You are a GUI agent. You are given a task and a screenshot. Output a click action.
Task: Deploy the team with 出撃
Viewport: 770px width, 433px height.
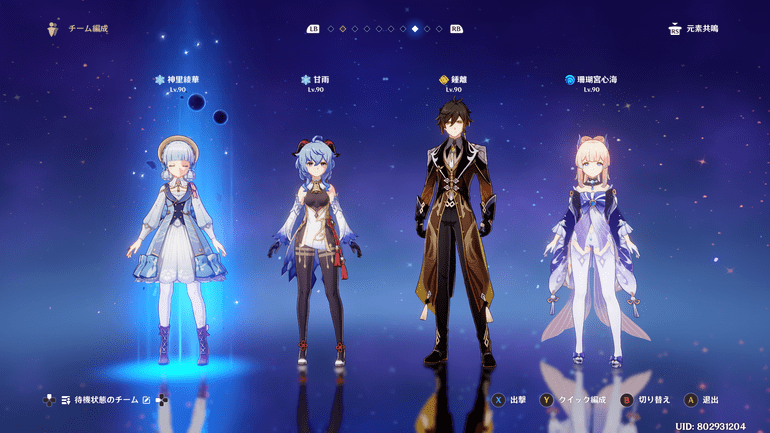(510, 400)
